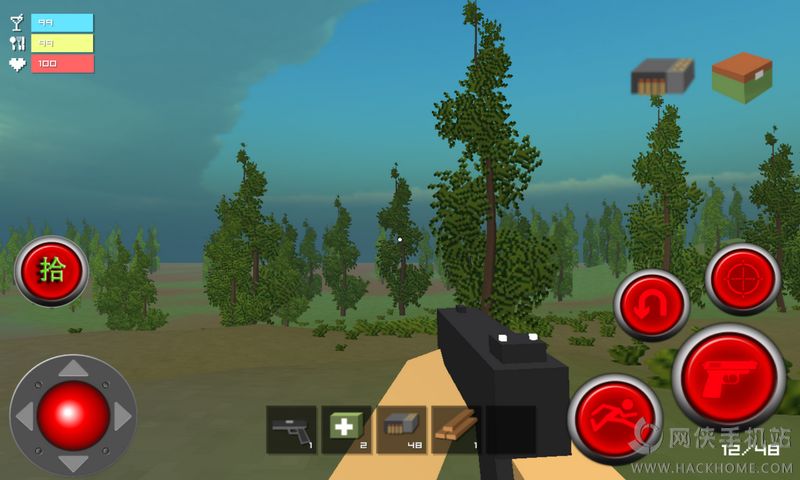Open the grass block build icon
800x480 pixels.
click(742, 77)
